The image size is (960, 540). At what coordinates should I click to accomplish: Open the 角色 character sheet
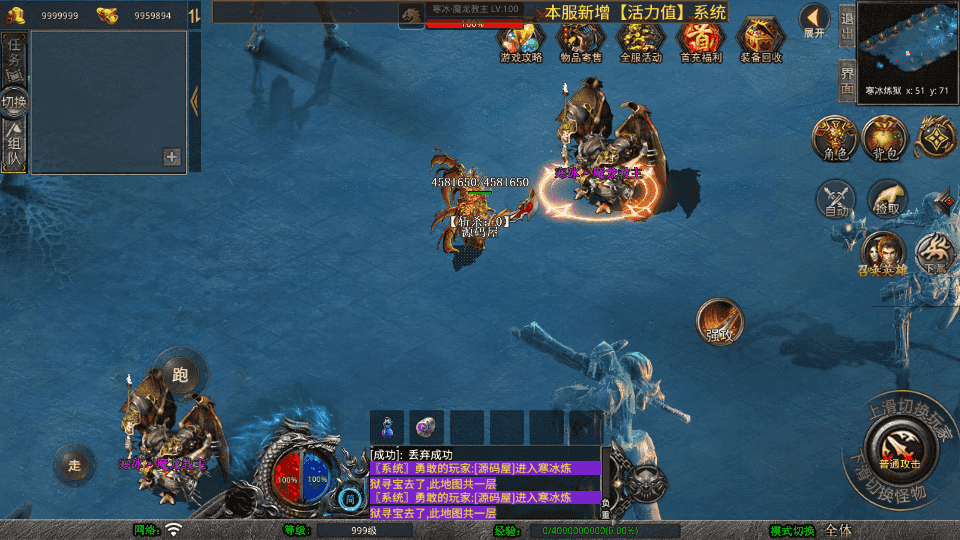[x=834, y=138]
